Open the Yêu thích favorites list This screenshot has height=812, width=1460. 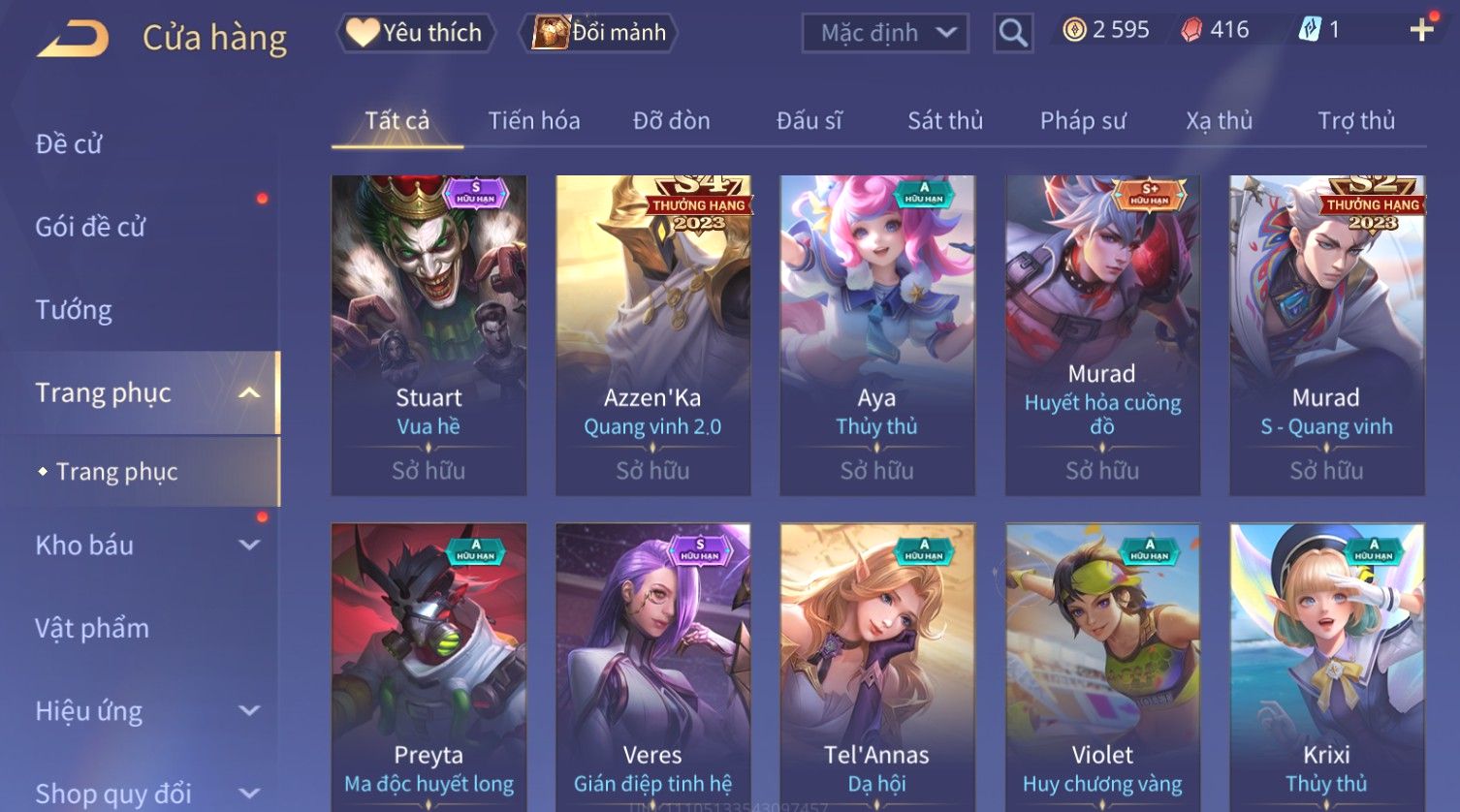(x=415, y=33)
